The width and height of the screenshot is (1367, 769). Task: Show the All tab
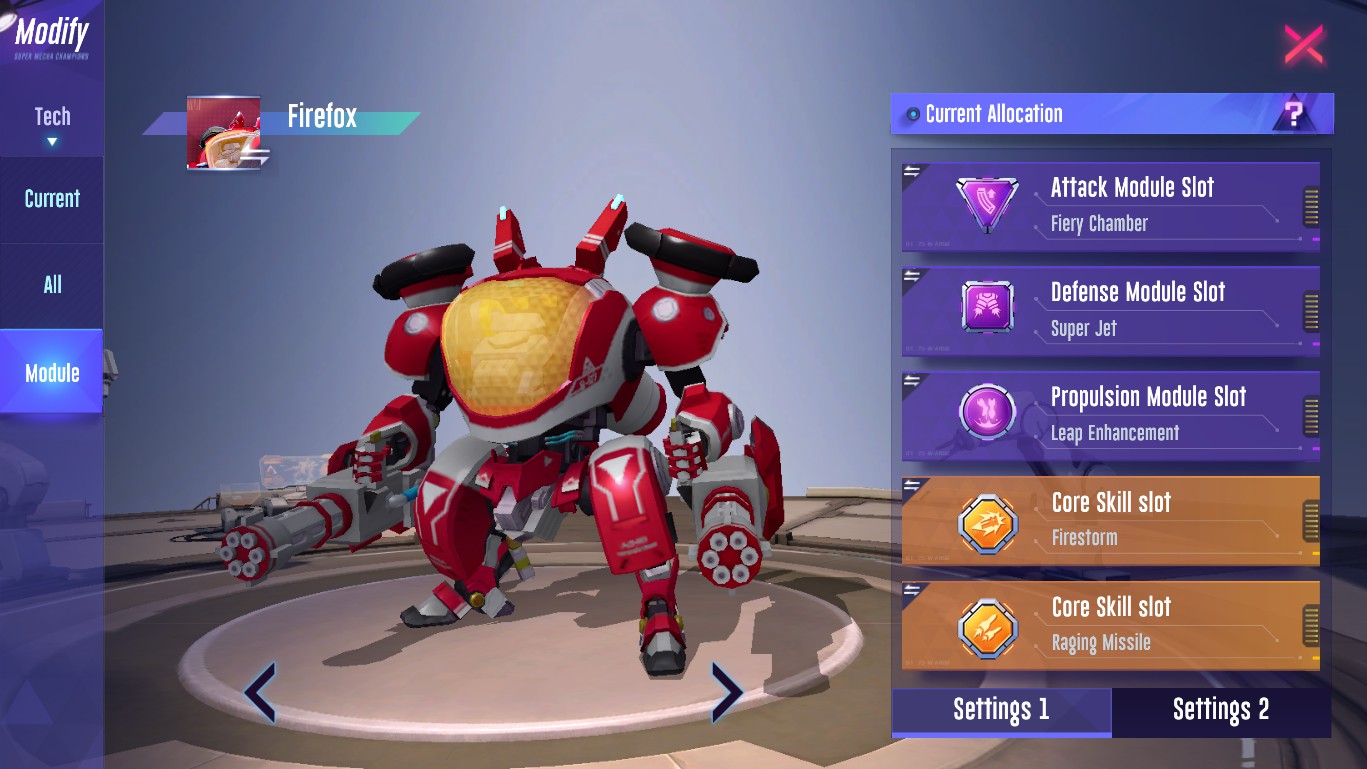pos(52,285)
